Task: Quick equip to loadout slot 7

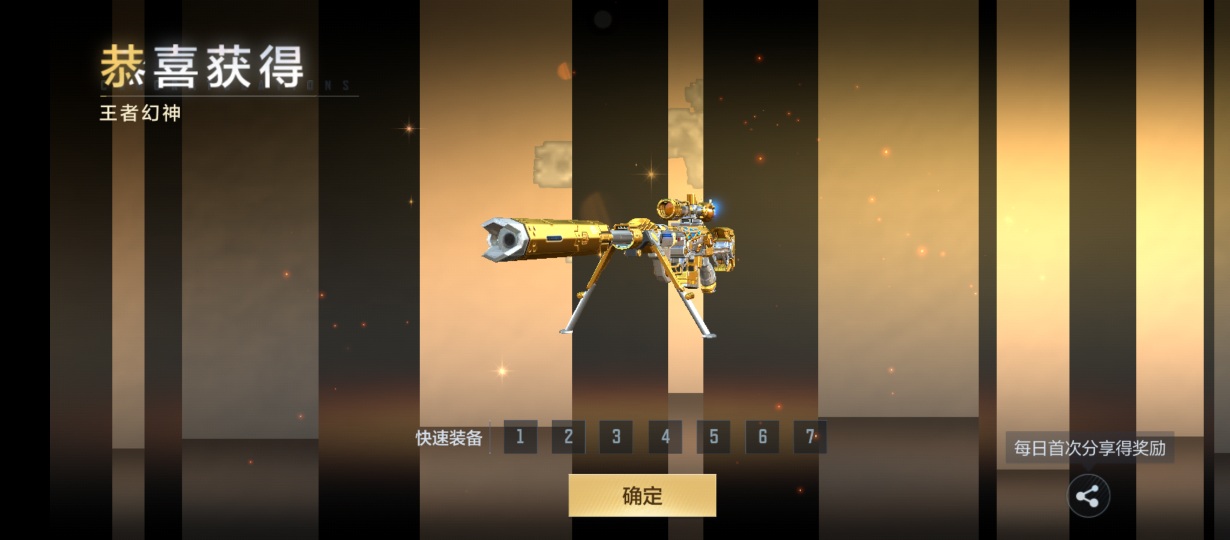Action: pyautogui.click(x=810, y=437)
